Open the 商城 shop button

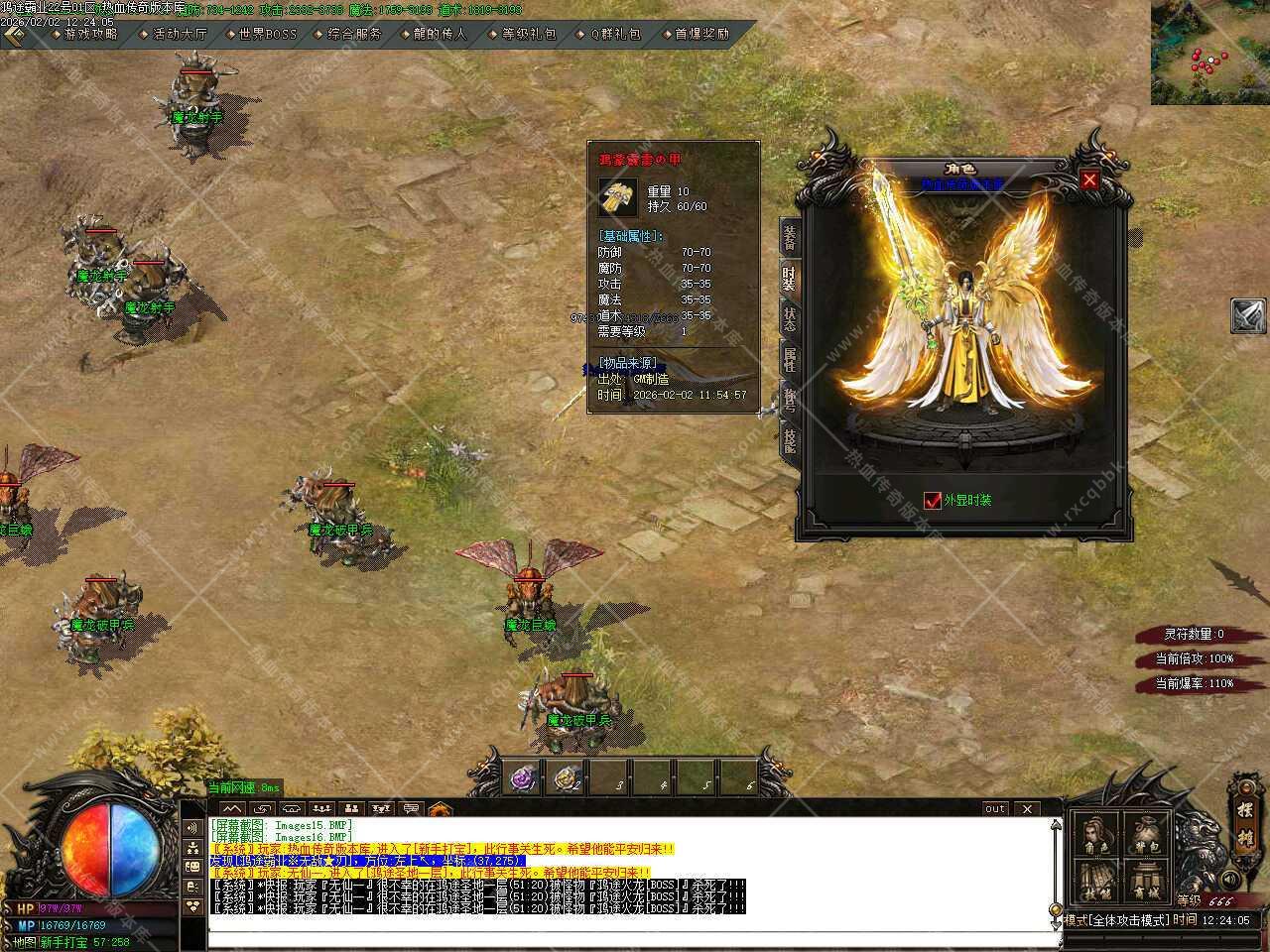tap(1145, 881)
